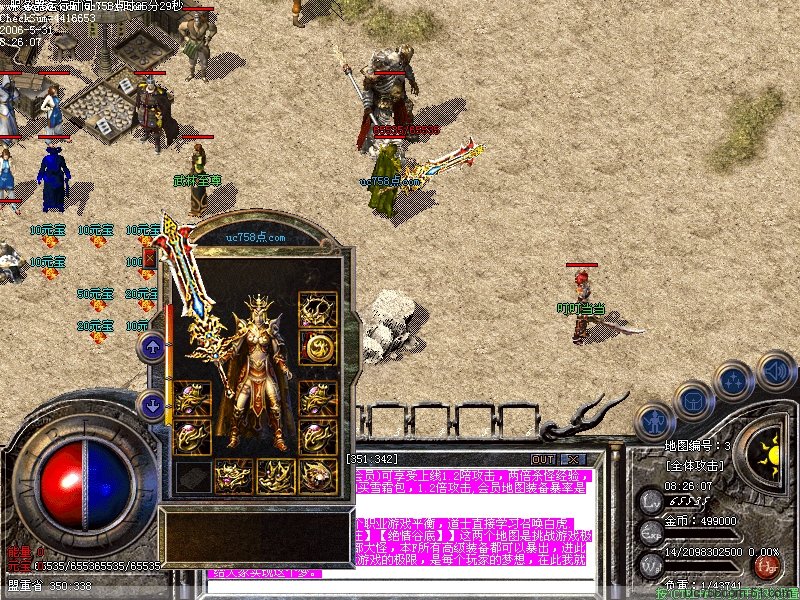
Task: Select the golden belt equipment slot
Action: (x=233, y=476)
